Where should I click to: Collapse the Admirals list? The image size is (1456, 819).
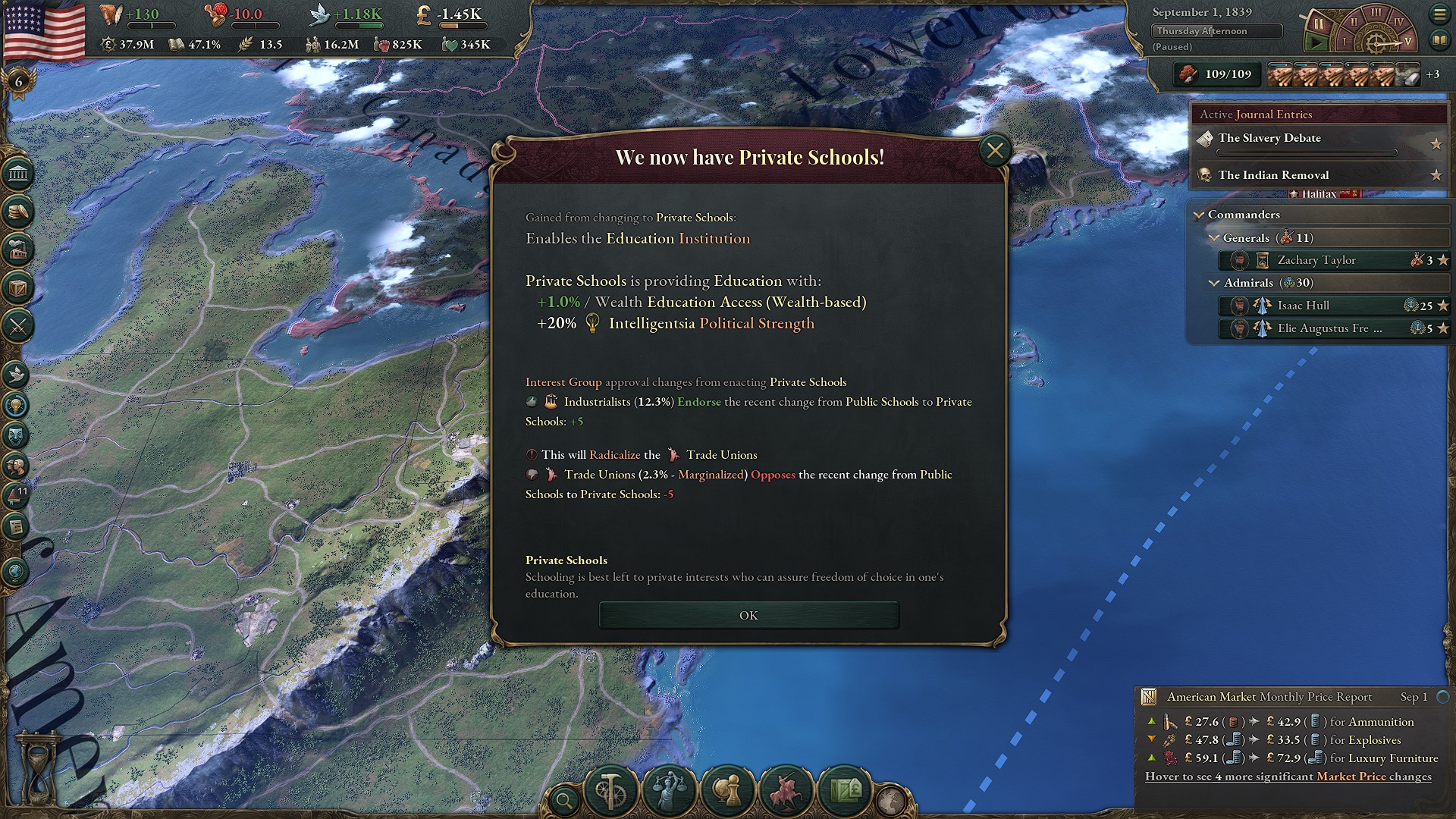pos(1214,282)
